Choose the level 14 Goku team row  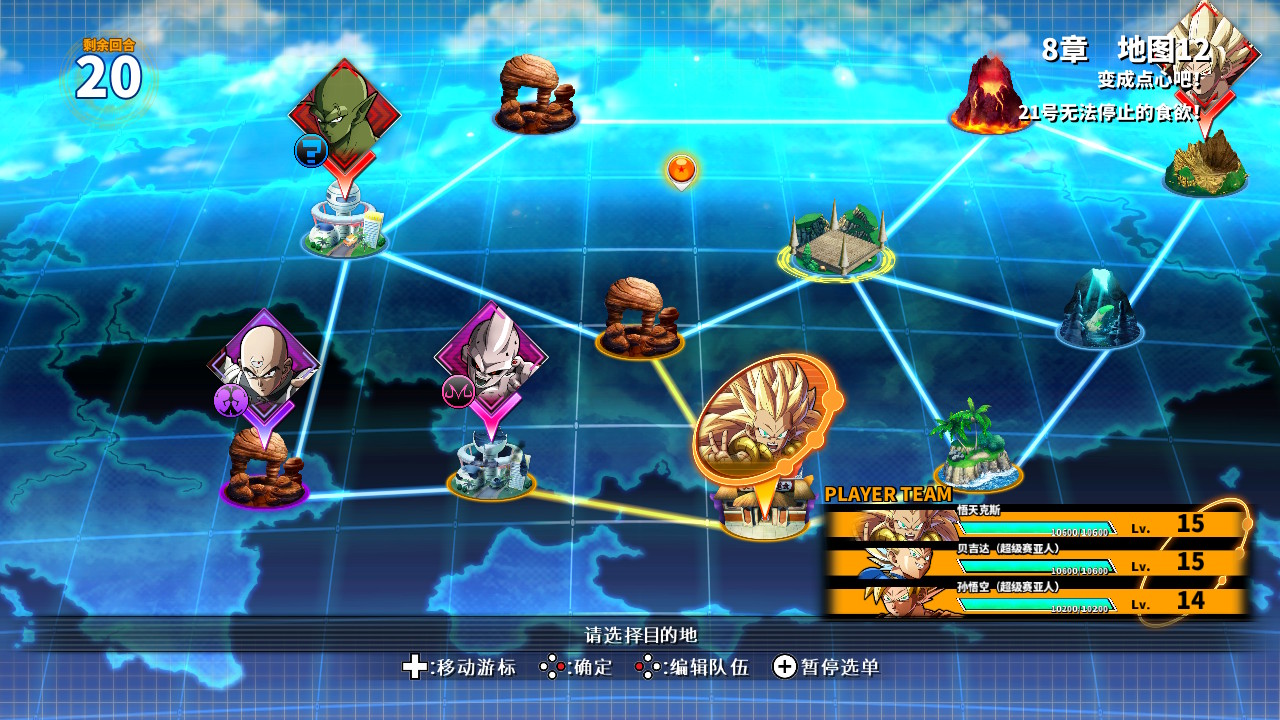tap(1035, 600)
